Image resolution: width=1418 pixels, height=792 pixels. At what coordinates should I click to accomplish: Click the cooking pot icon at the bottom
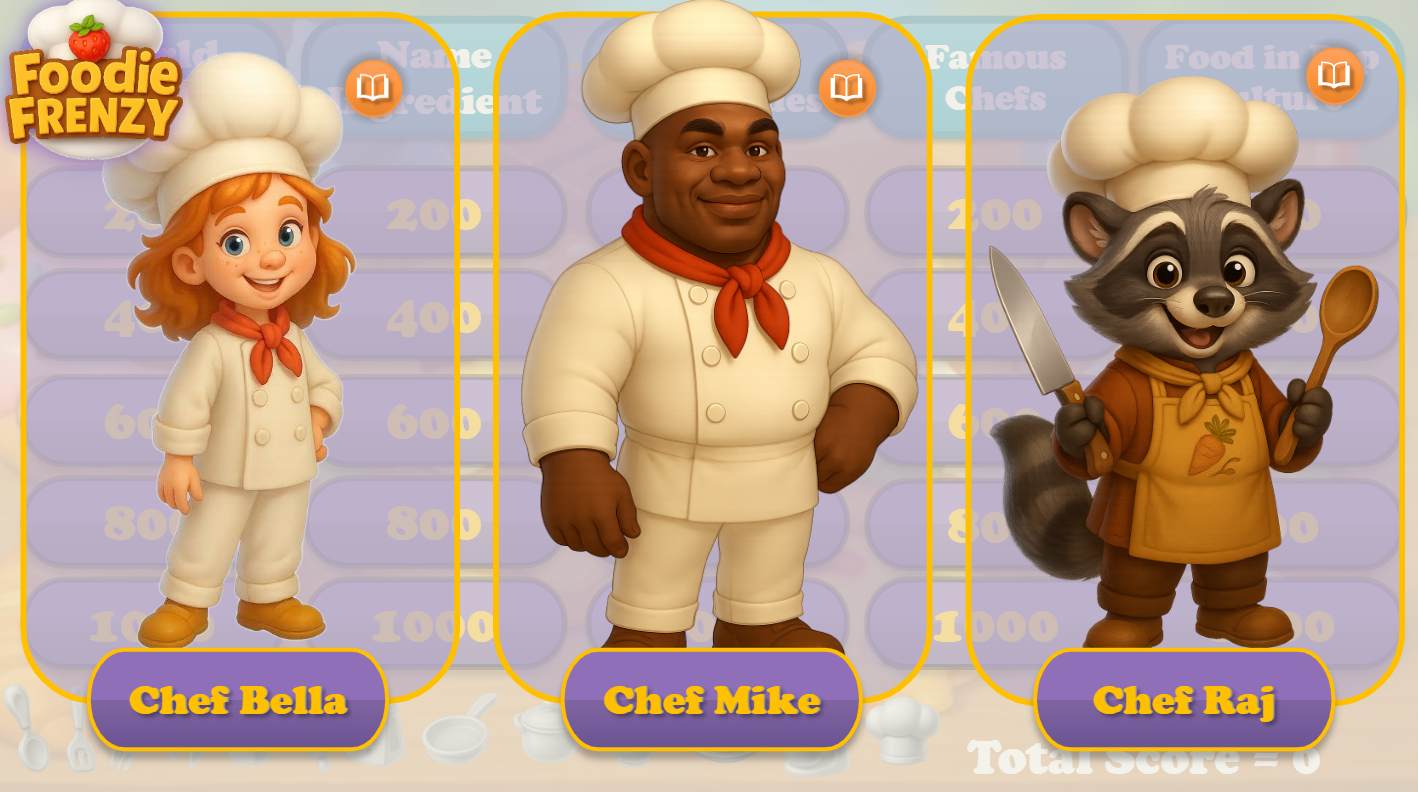(x=545, y=735)
